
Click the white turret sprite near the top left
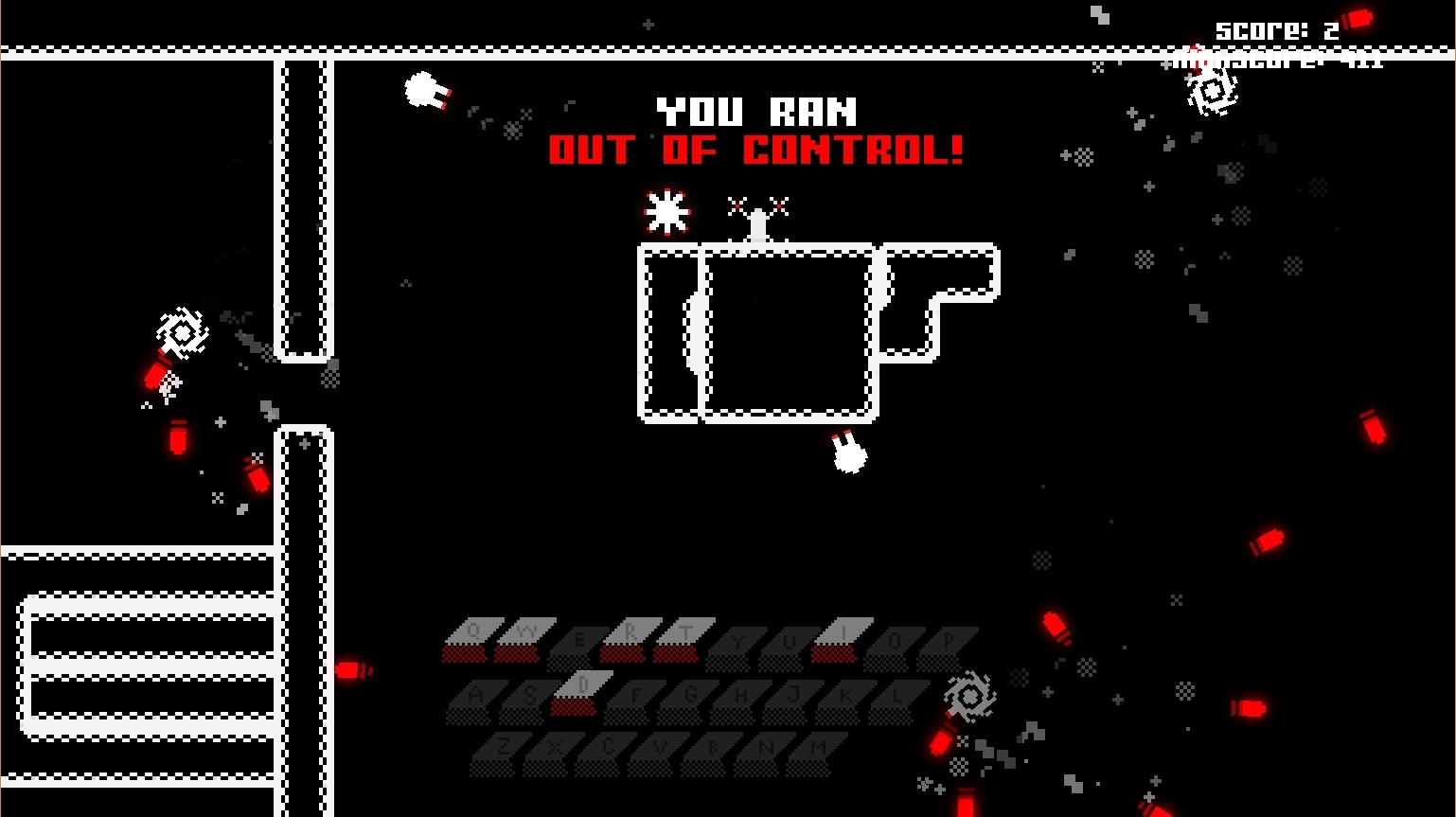(423, 91)
